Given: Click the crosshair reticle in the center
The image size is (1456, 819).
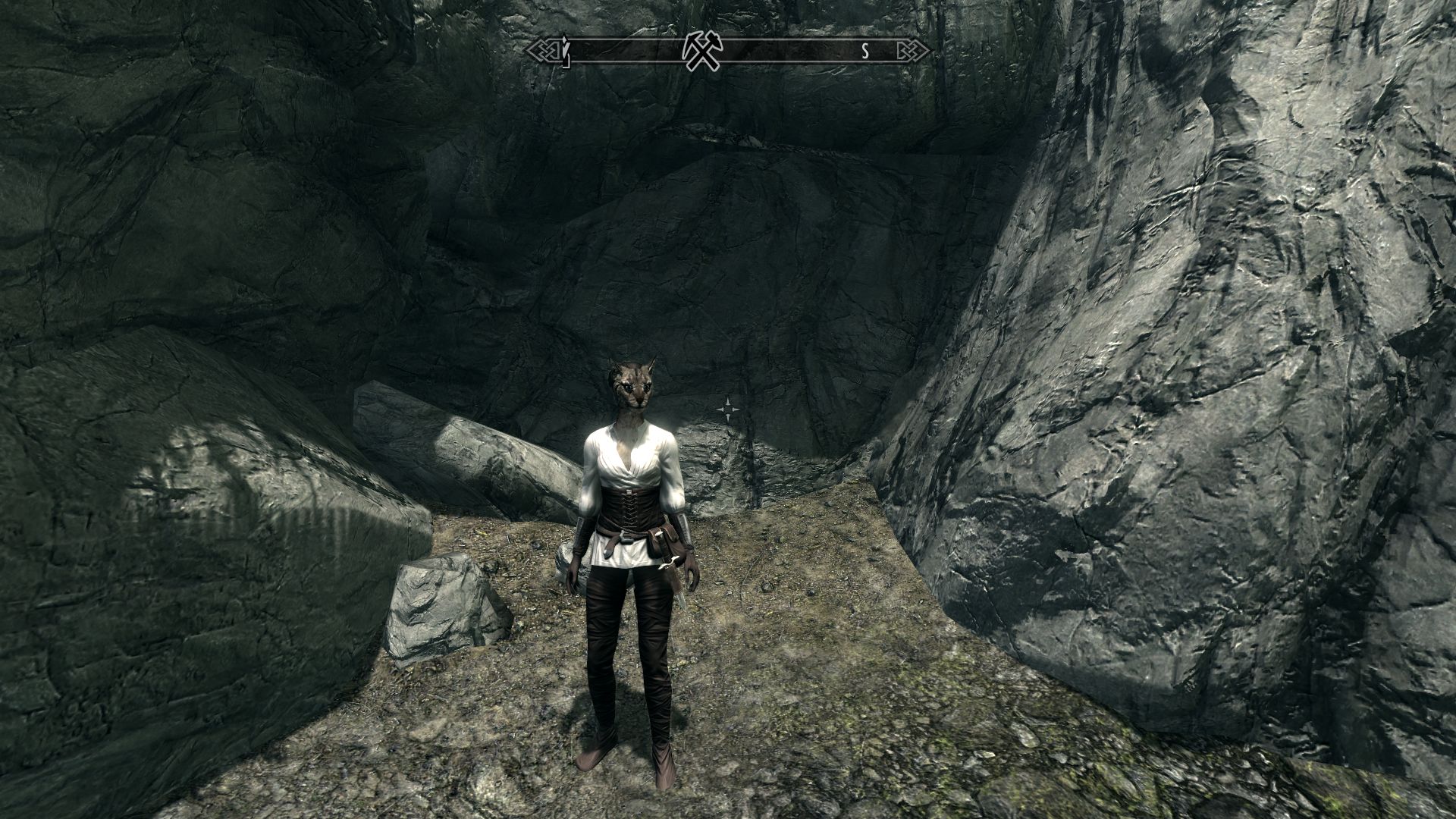Looking at the screenshot, I should tap(730, 409).
